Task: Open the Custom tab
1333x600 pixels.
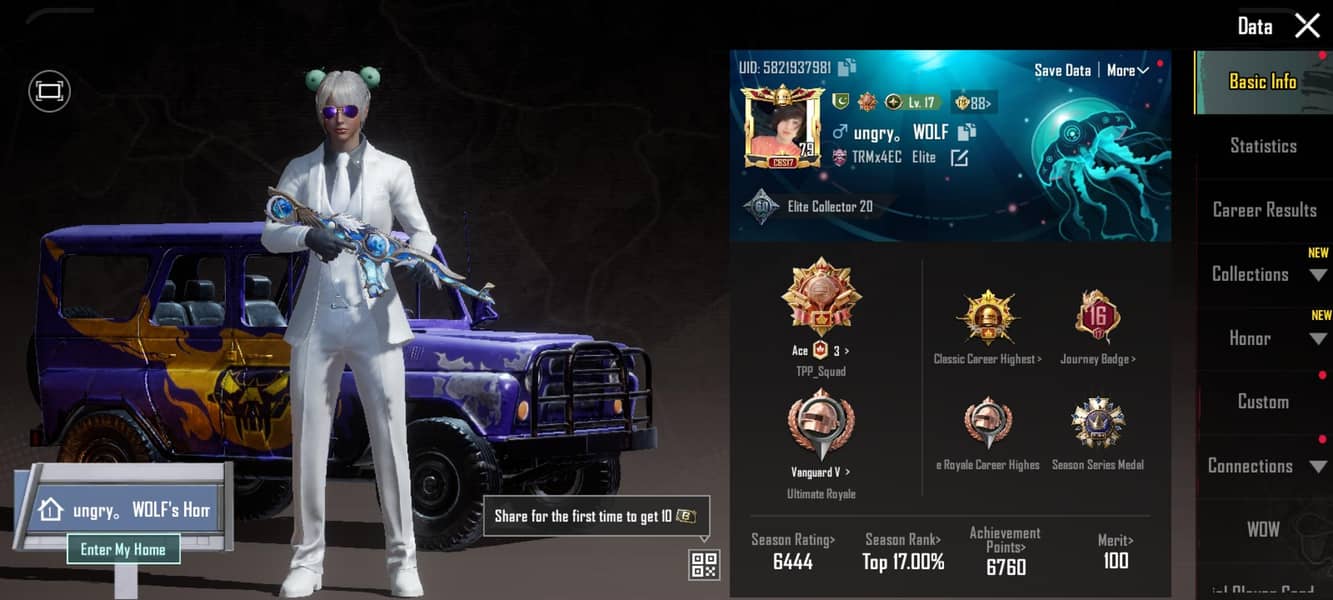Action: (x=1263, y=402)
